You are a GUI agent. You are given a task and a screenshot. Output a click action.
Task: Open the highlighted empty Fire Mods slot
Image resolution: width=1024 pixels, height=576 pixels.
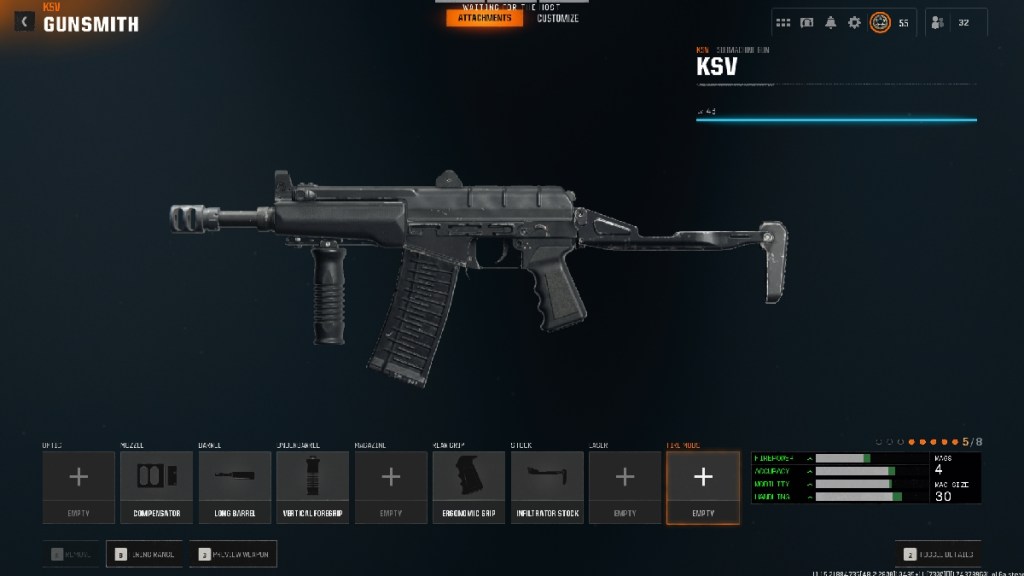pos(703,487)
